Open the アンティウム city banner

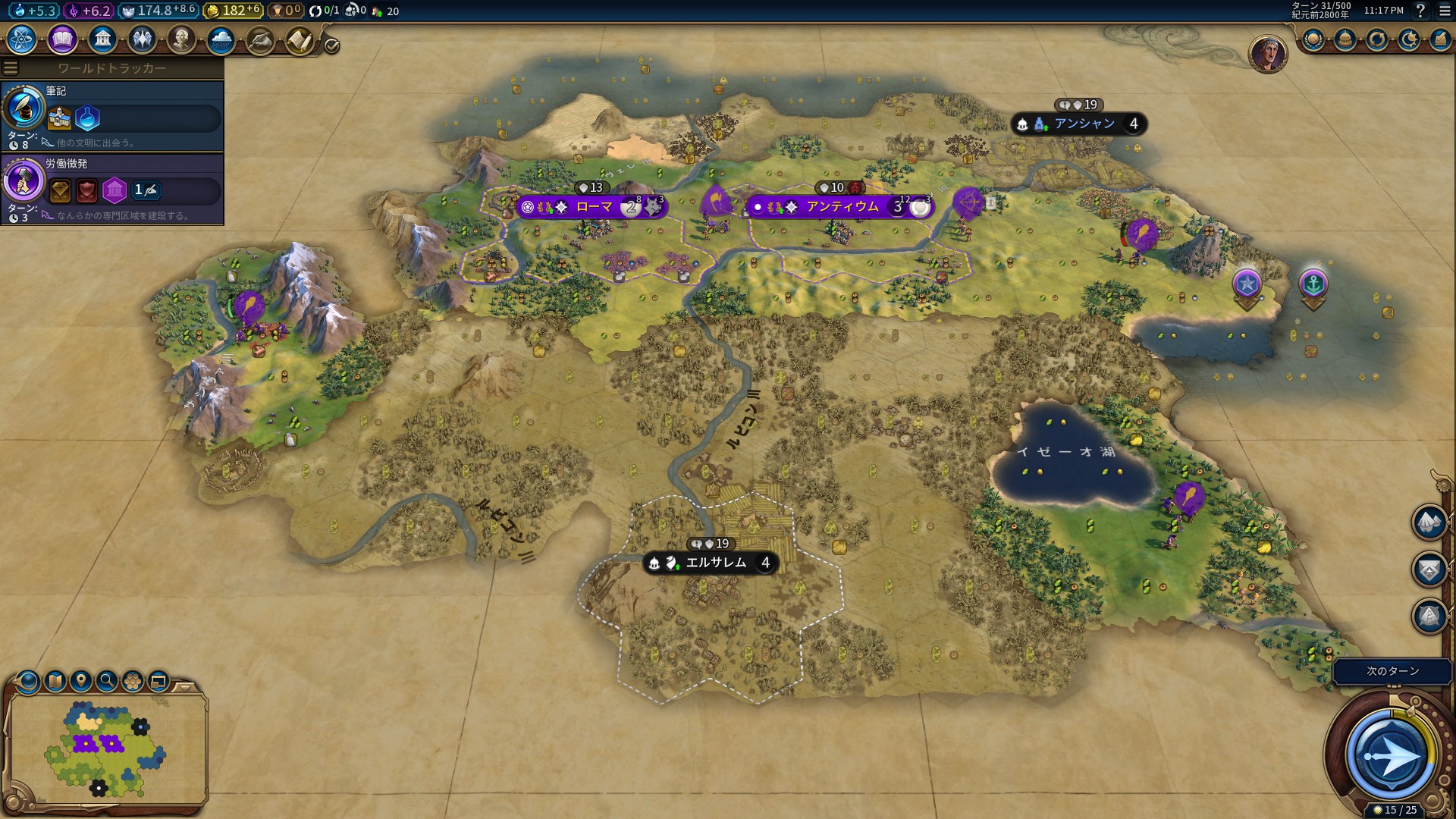[x=842, y=207]
